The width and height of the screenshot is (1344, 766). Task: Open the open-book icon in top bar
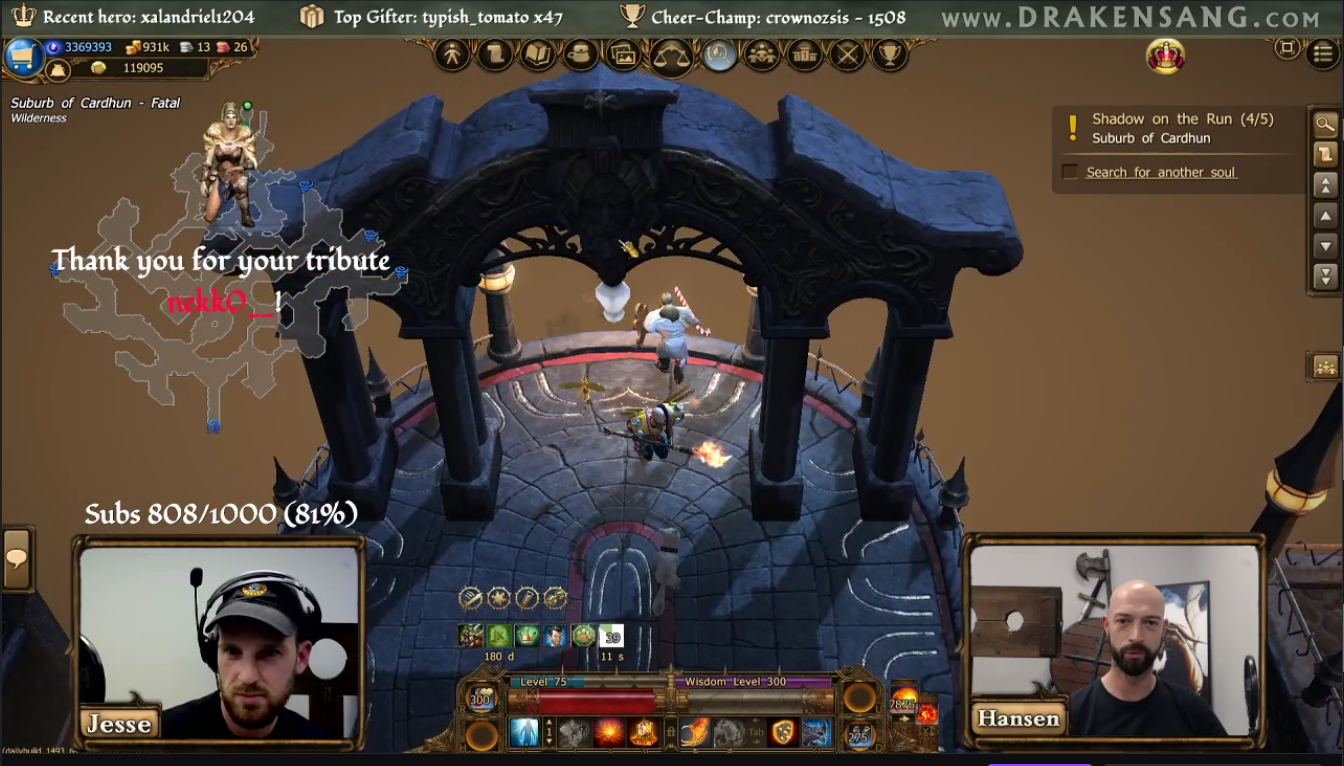point(538,54)
